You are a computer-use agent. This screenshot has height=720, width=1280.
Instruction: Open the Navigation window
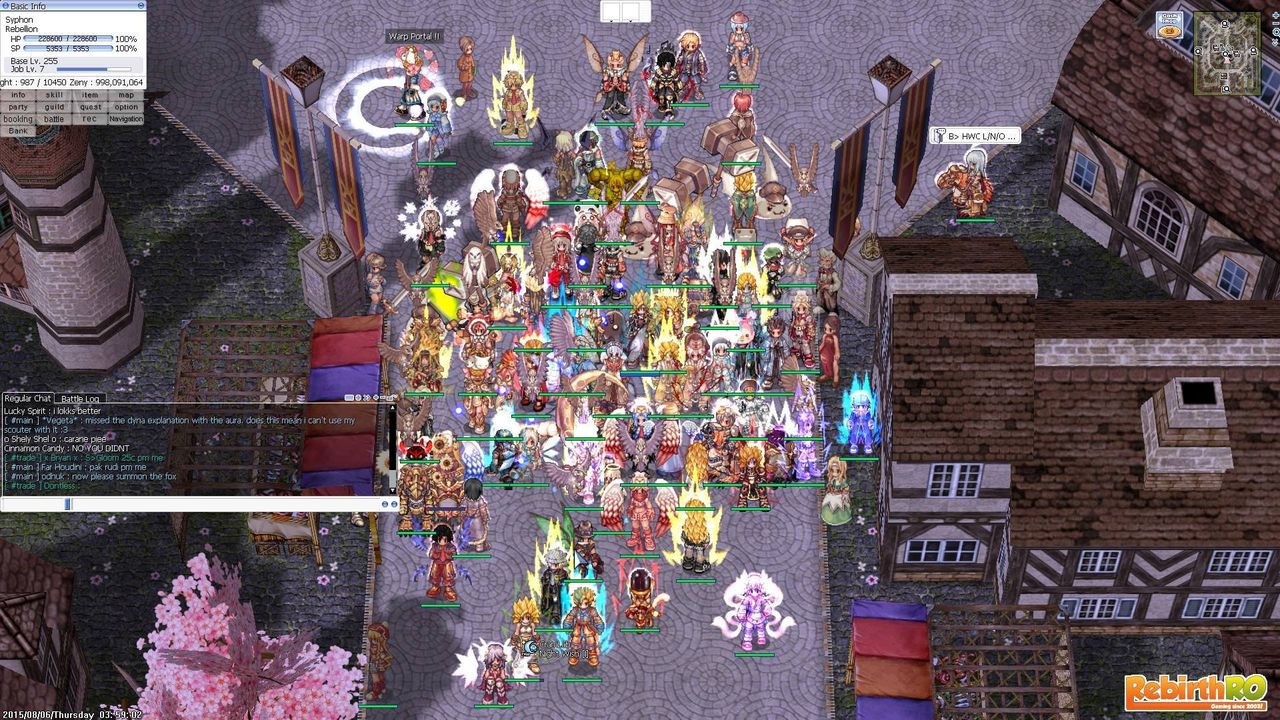(x=126, y=118)
